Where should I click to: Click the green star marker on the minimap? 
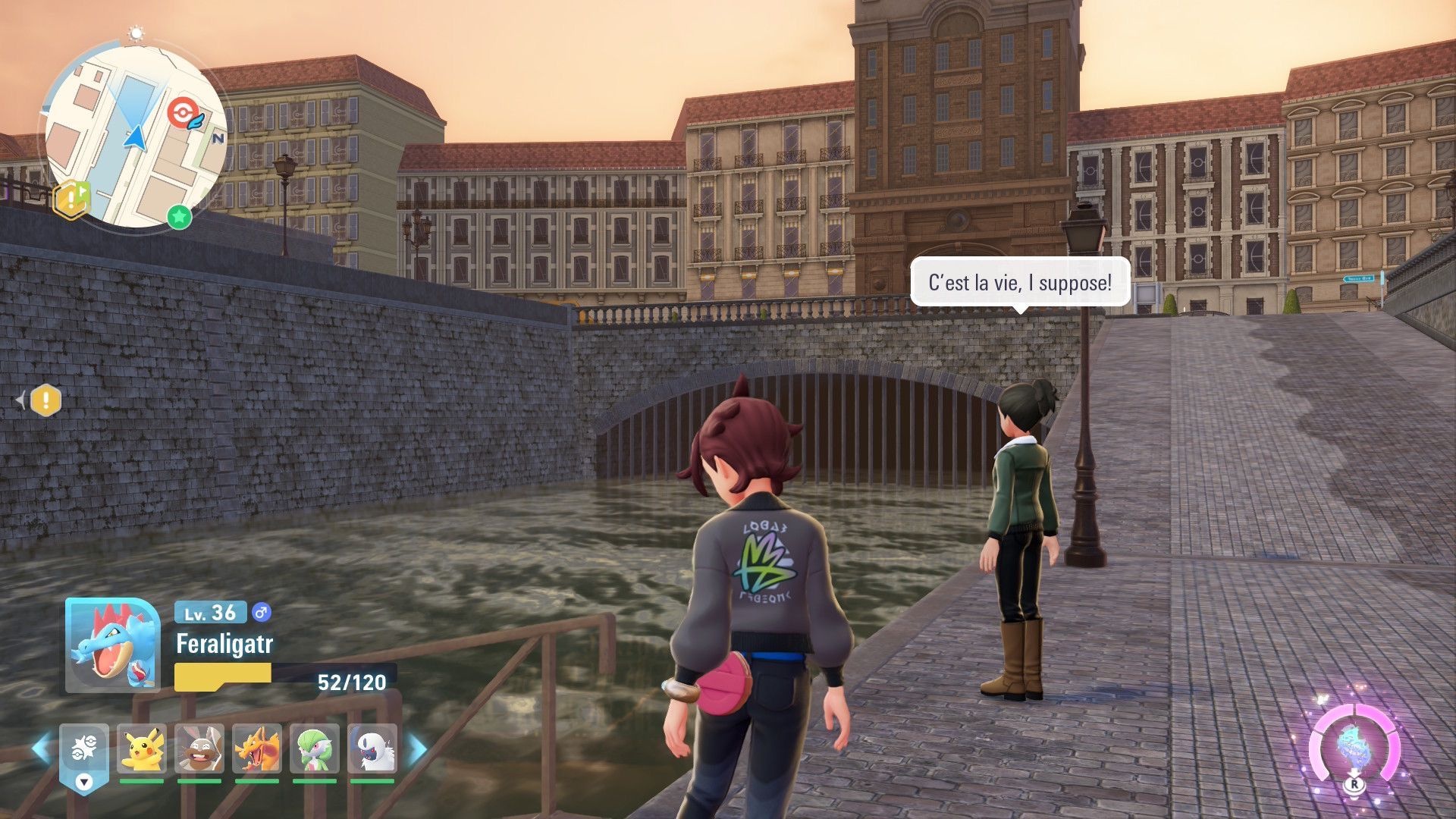[179, 217]
